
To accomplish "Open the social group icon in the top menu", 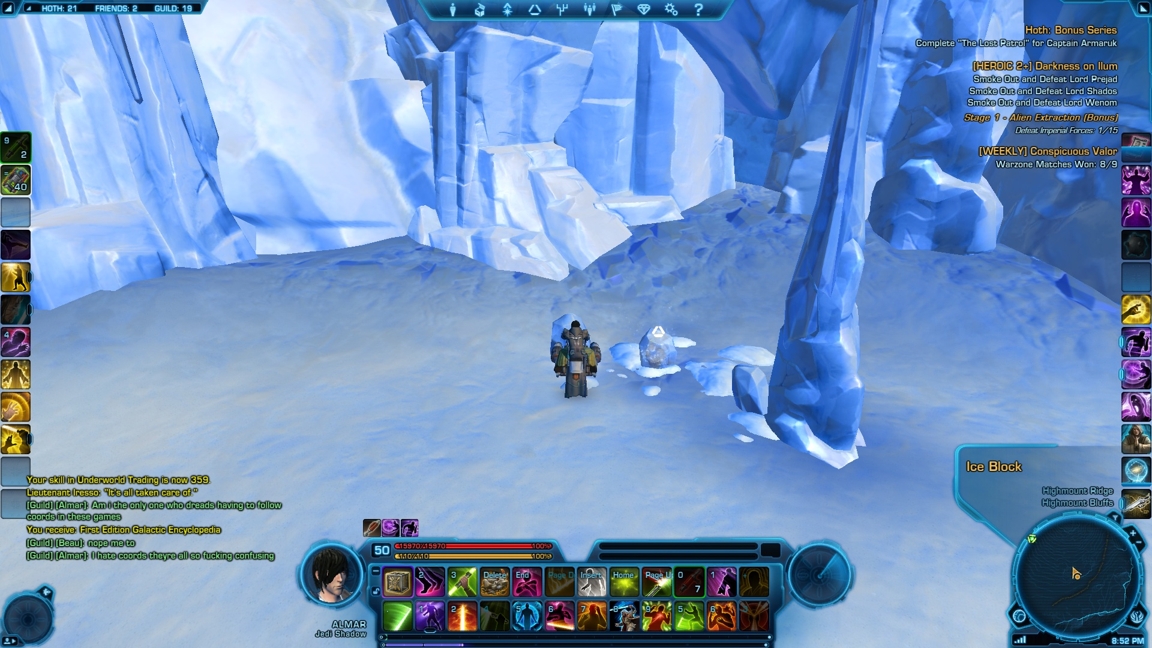I will click(589, 10).
